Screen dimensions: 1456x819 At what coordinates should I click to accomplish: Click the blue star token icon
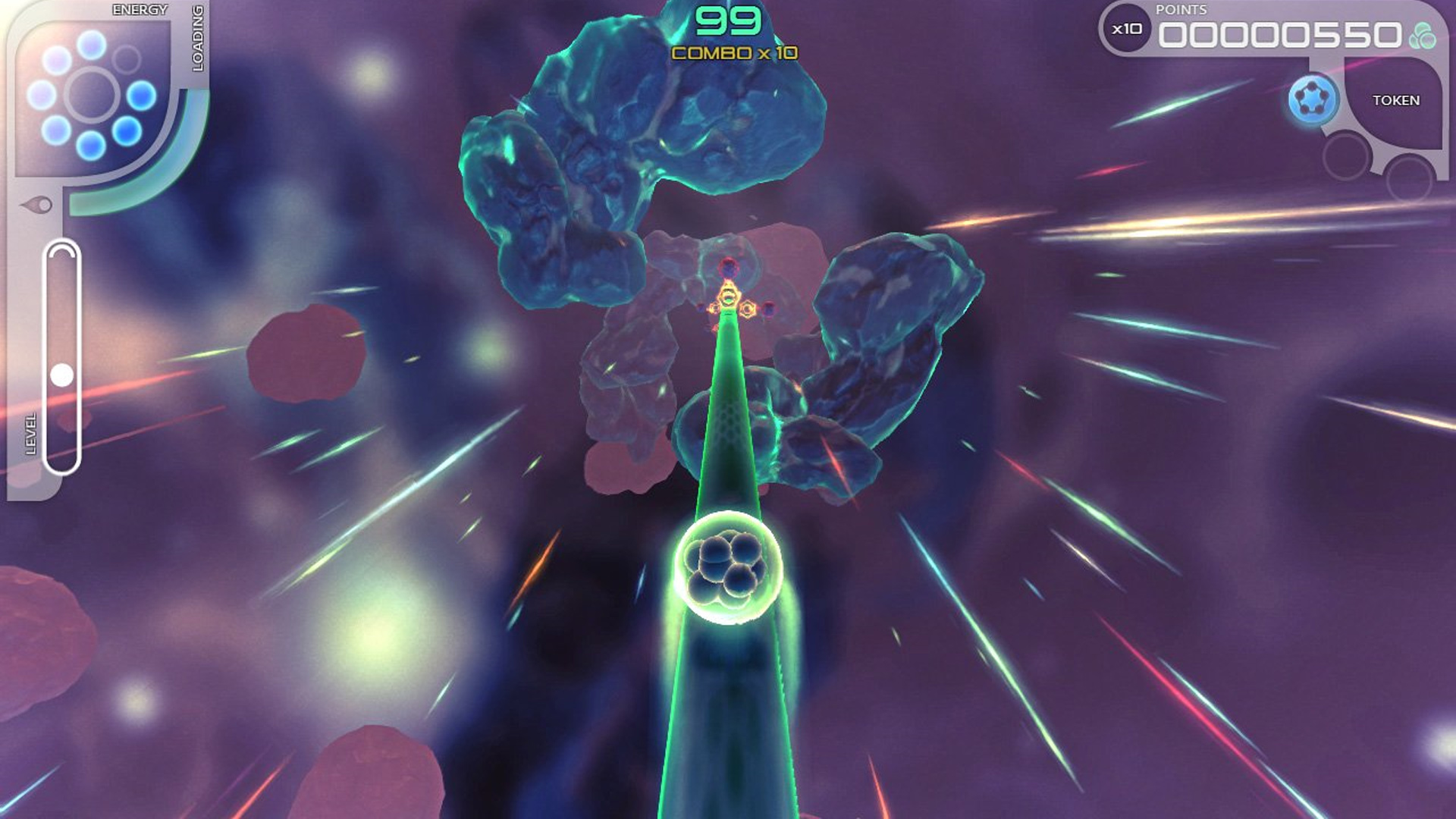(1313, 99)
